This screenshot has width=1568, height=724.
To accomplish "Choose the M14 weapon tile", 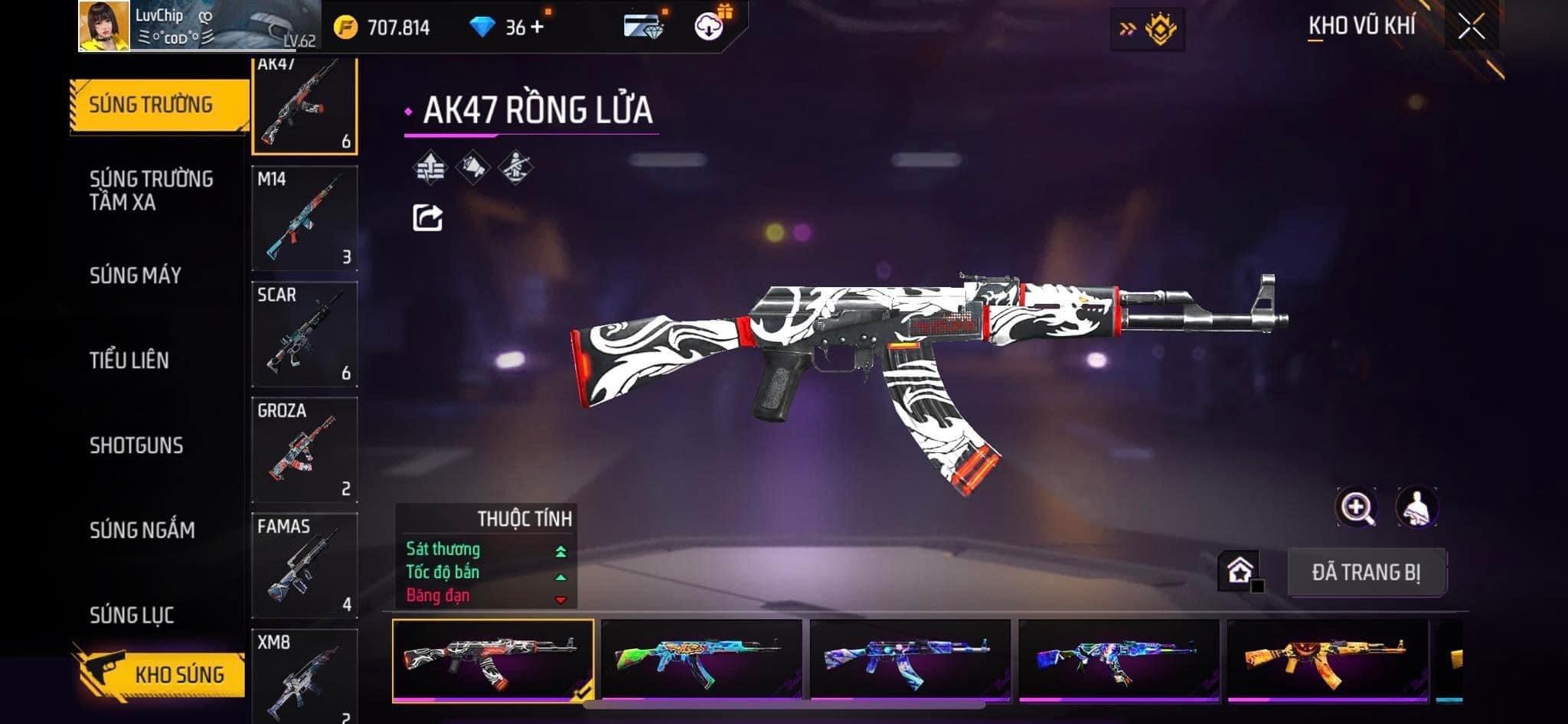I will click(x=305, y=218).
